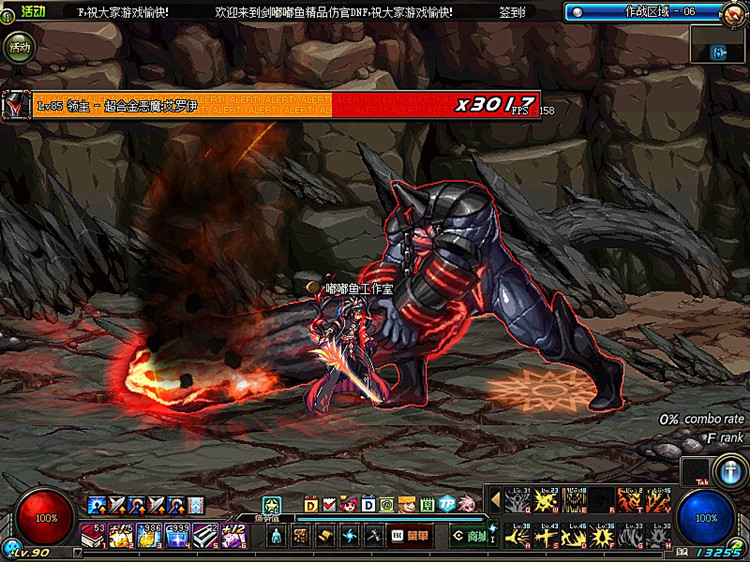
Task: Open the quest scroll icon
Action: tap(325, 536)
